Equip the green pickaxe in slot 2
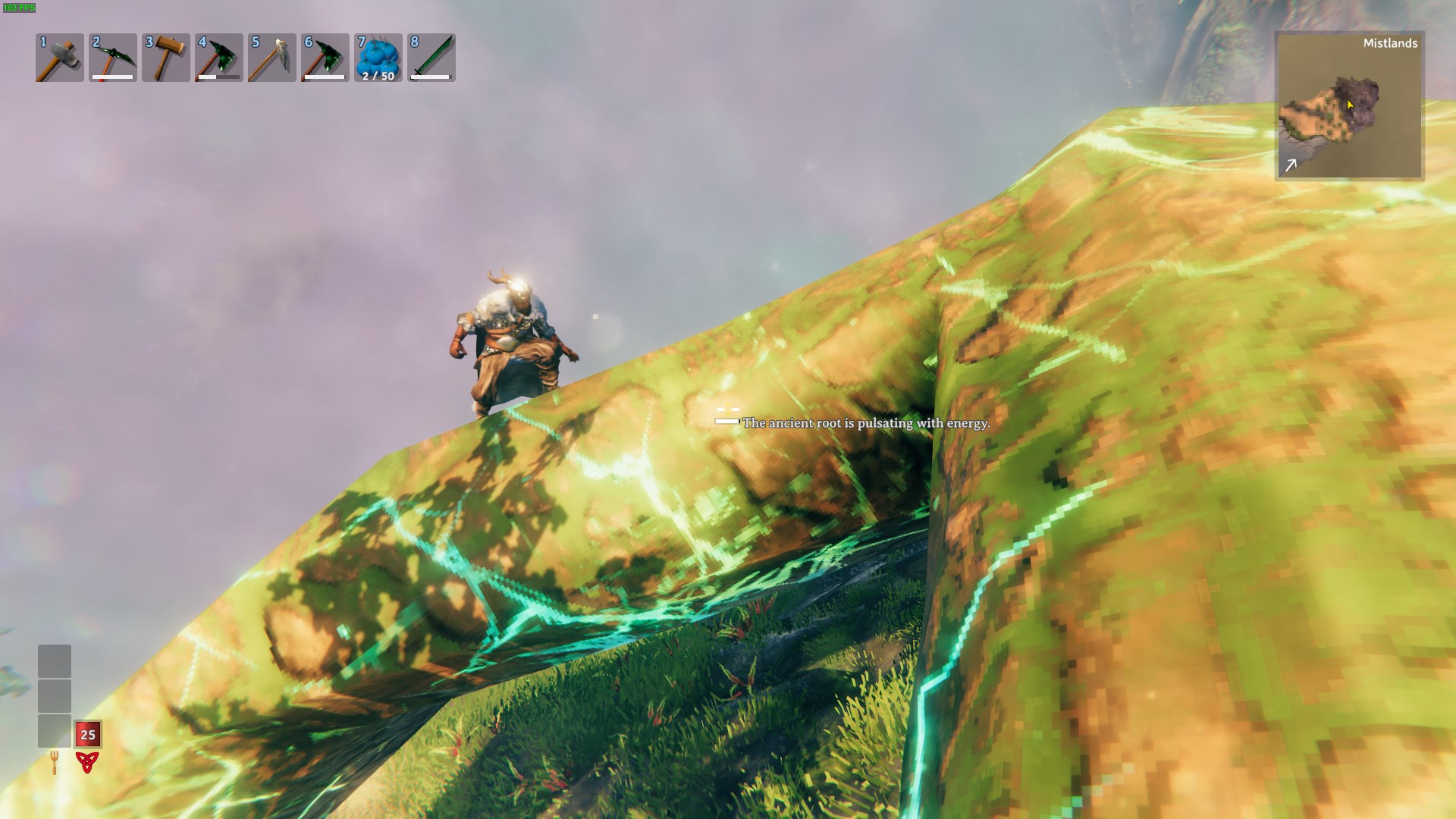Screen dimensions: 1456x819 coord(113,58)
